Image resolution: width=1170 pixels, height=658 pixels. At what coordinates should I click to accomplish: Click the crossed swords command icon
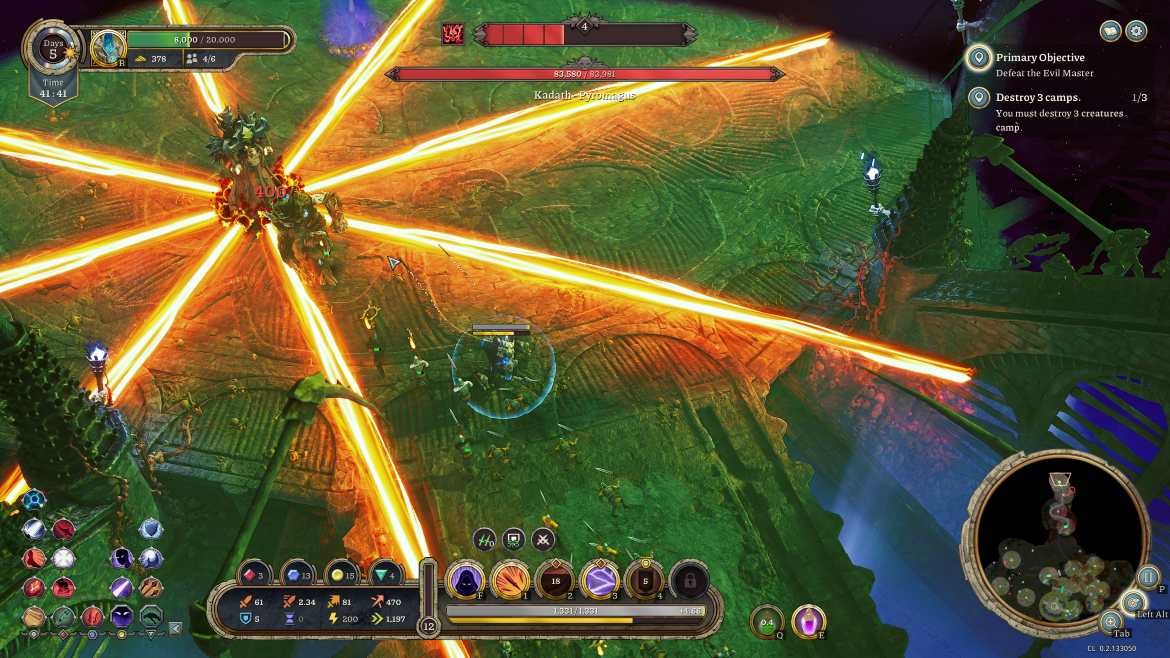tap(543, 540)
